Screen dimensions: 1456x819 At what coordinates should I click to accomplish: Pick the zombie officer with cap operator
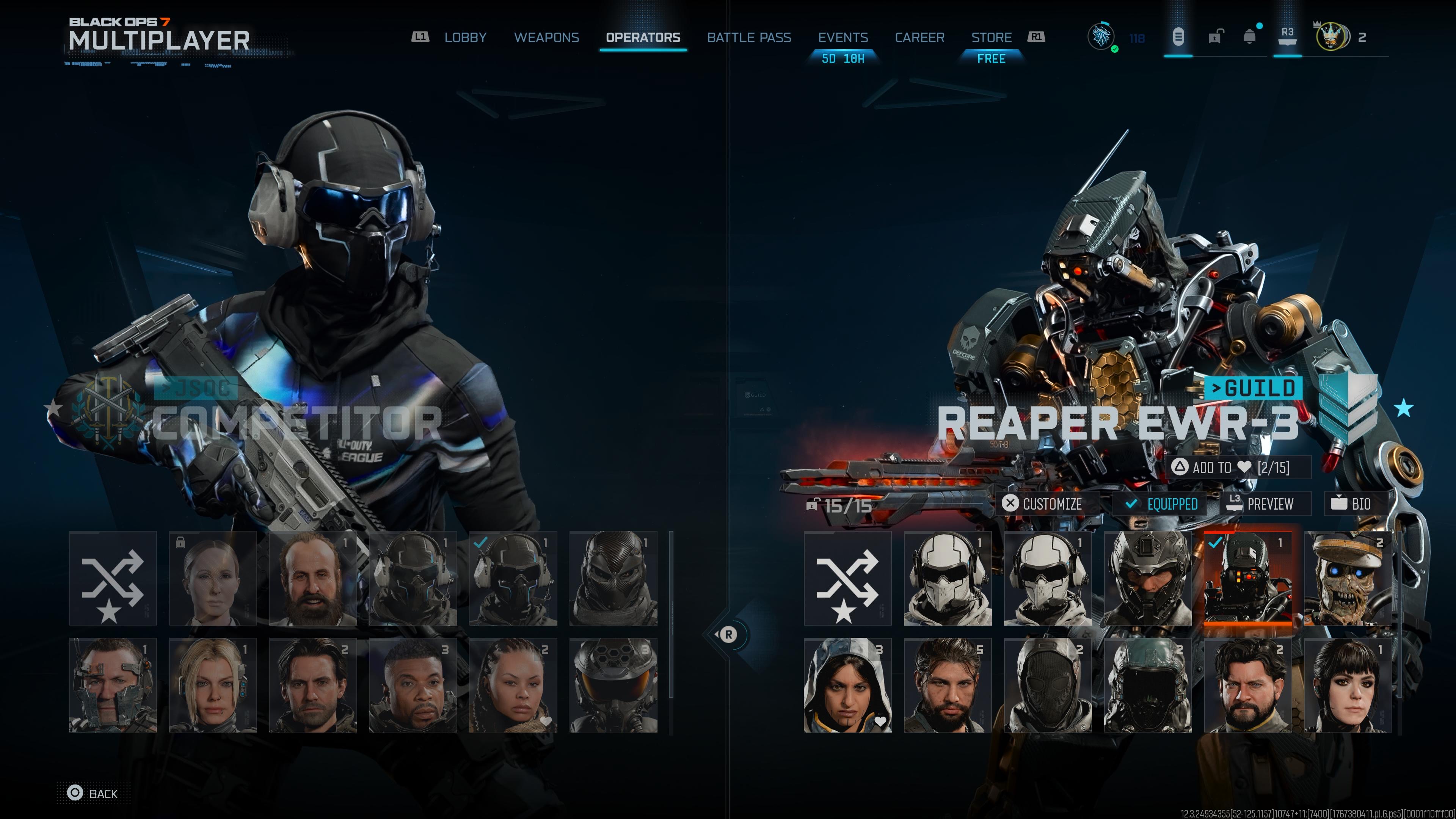point(1348,577)
